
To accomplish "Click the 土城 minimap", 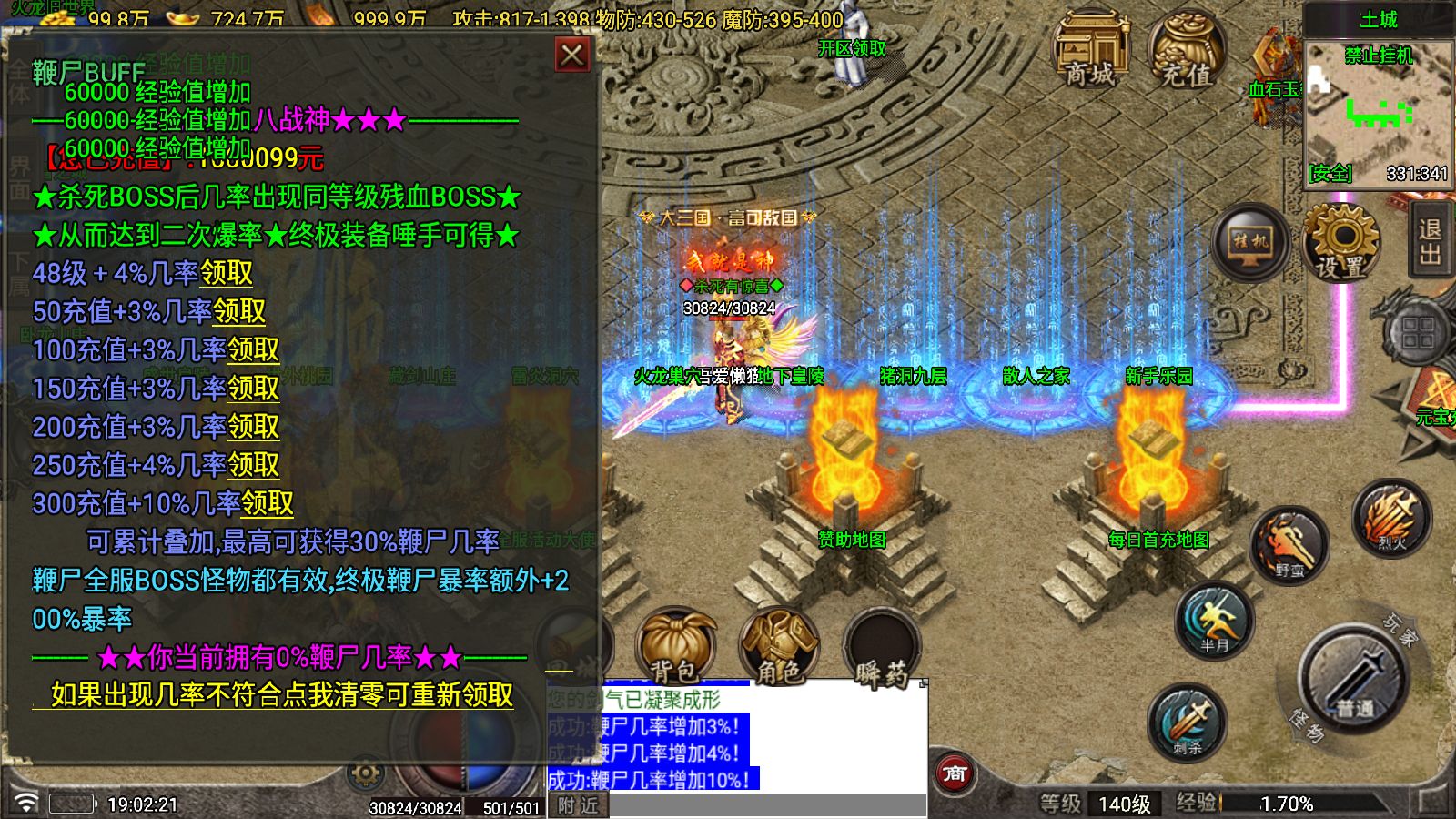I will [x=1380, y=109].
